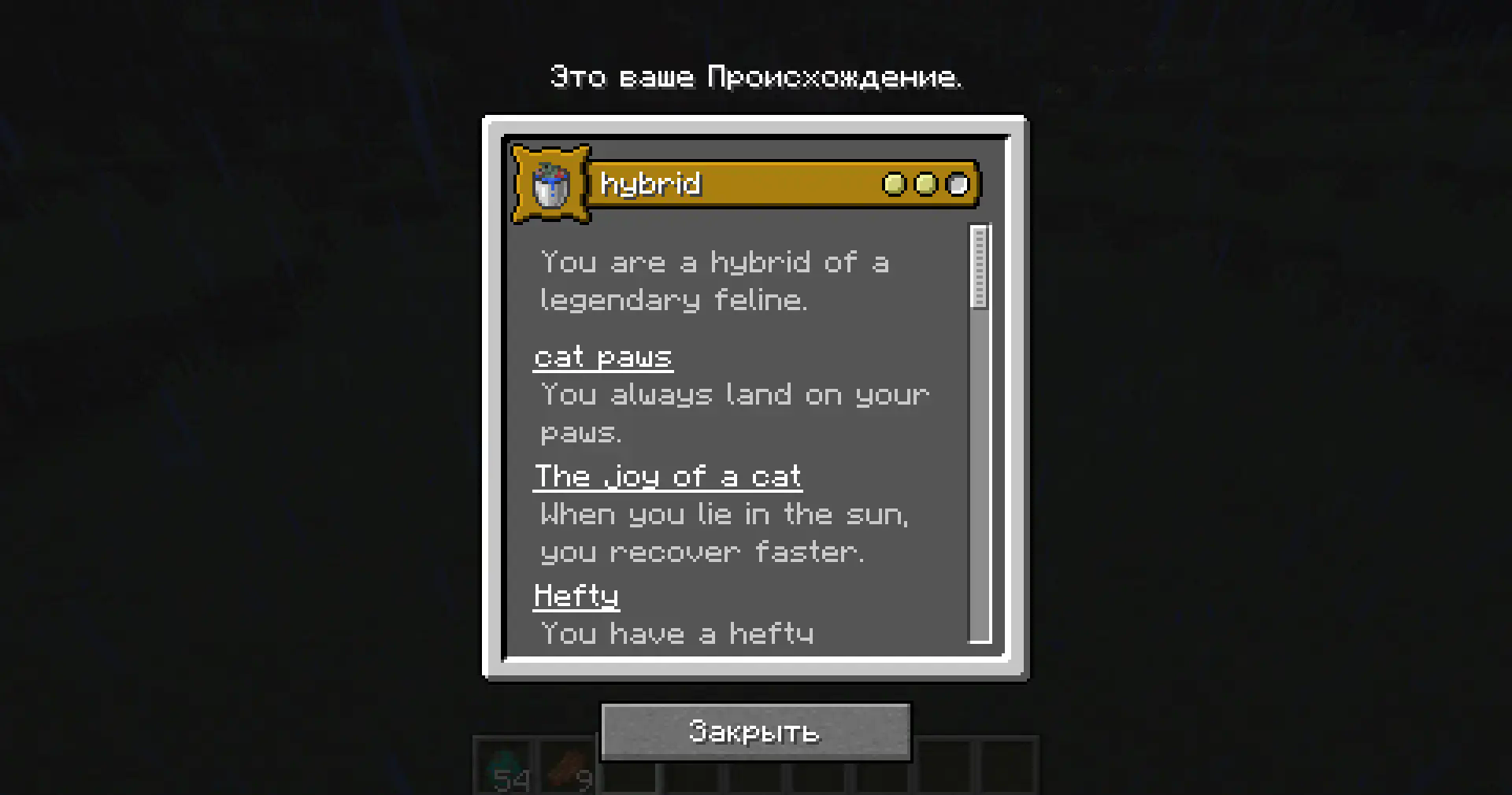Click the hybrid title banner
Screen dimensions: 1512x795
coord(756,183)
